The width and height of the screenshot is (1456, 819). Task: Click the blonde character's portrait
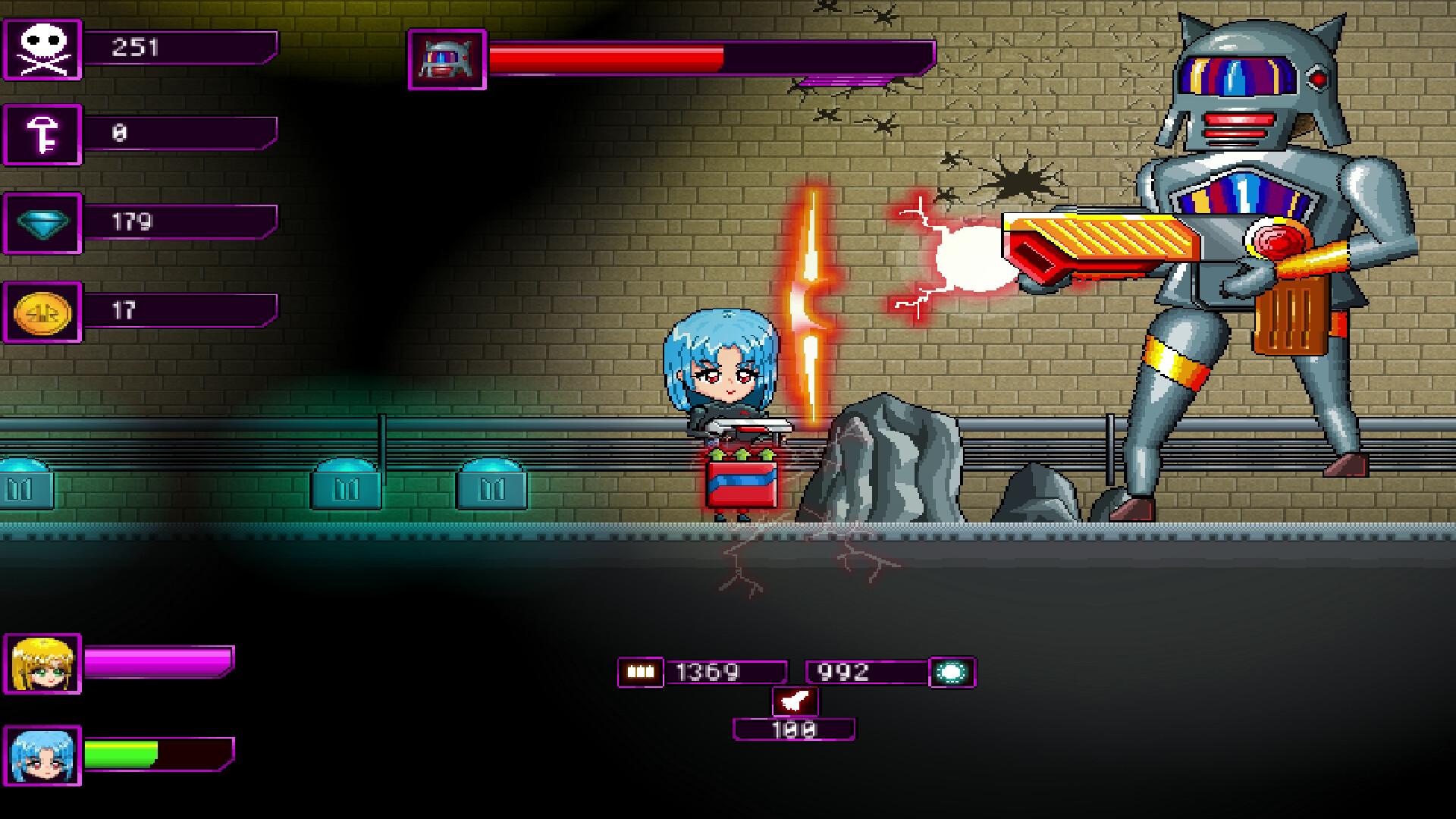click(x=42, y=664)
